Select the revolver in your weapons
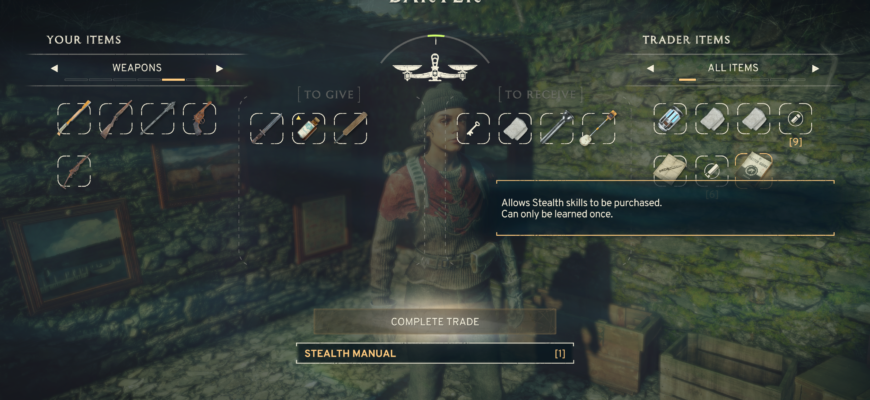The height and width of the screenshot is (400, 870). coord(200,118)
